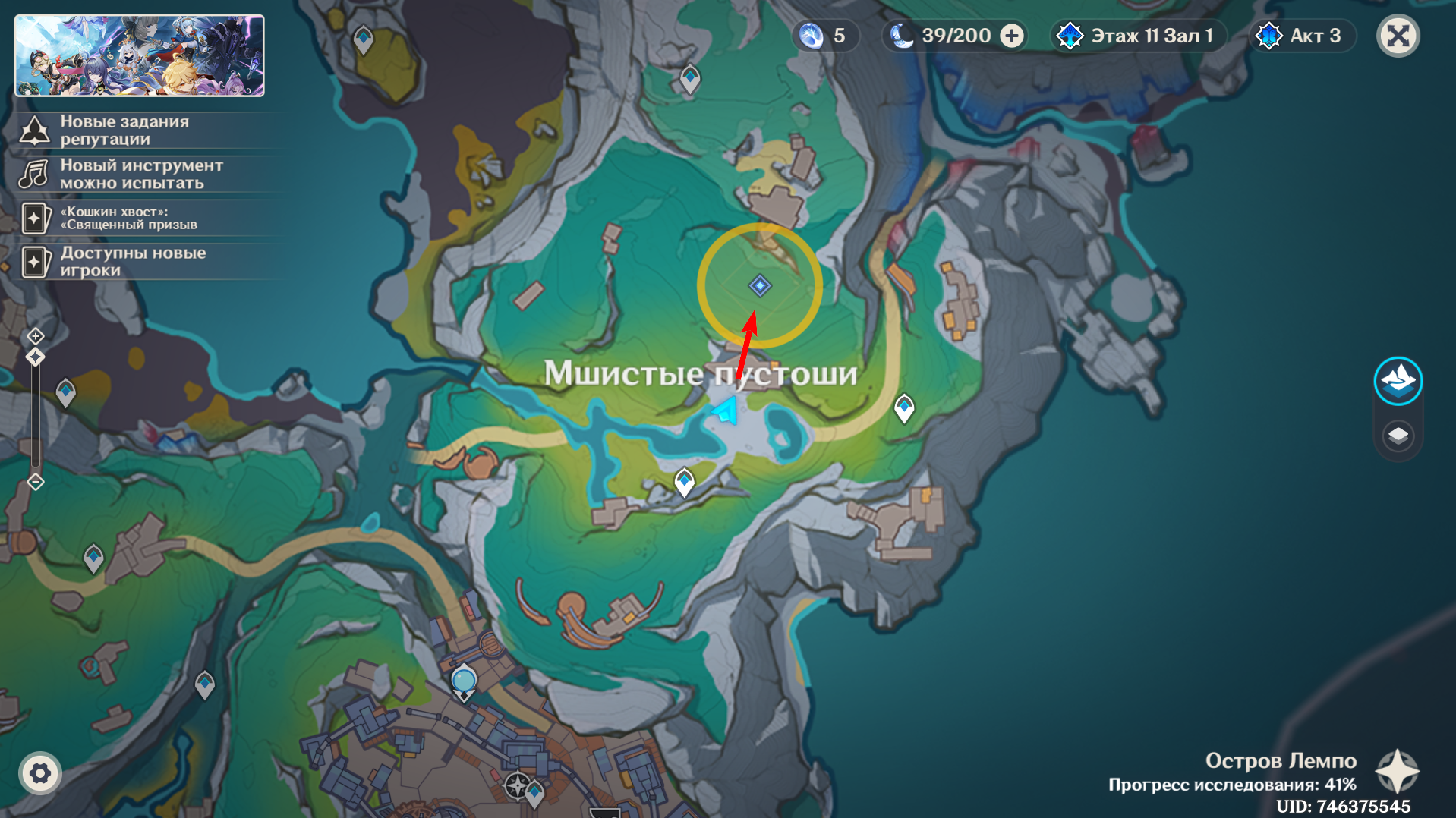1456x818 pixels.
Task: Zoom out the map with minus button
Action: click(x=36, y=482)
